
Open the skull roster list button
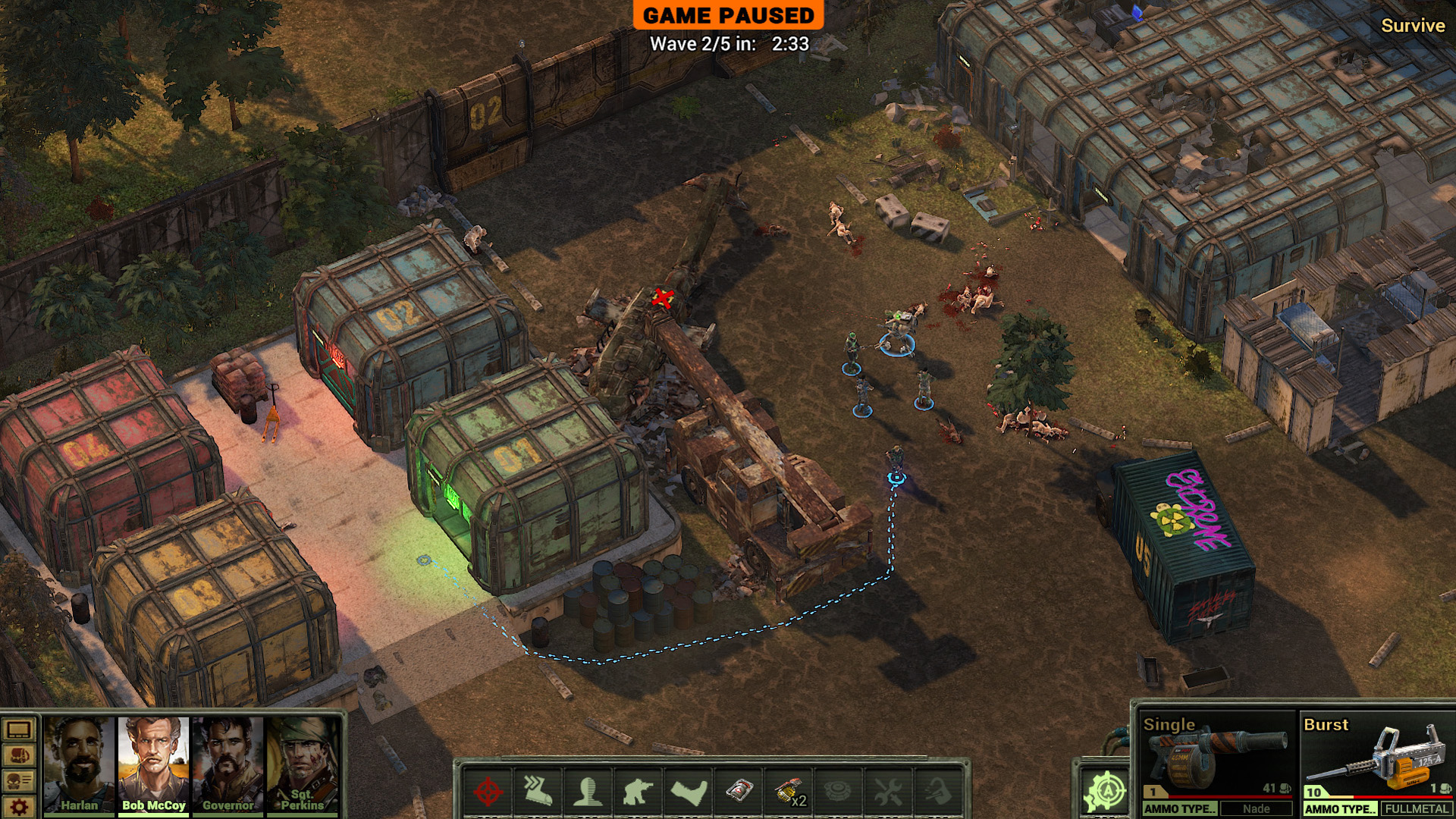pos(19,780)
